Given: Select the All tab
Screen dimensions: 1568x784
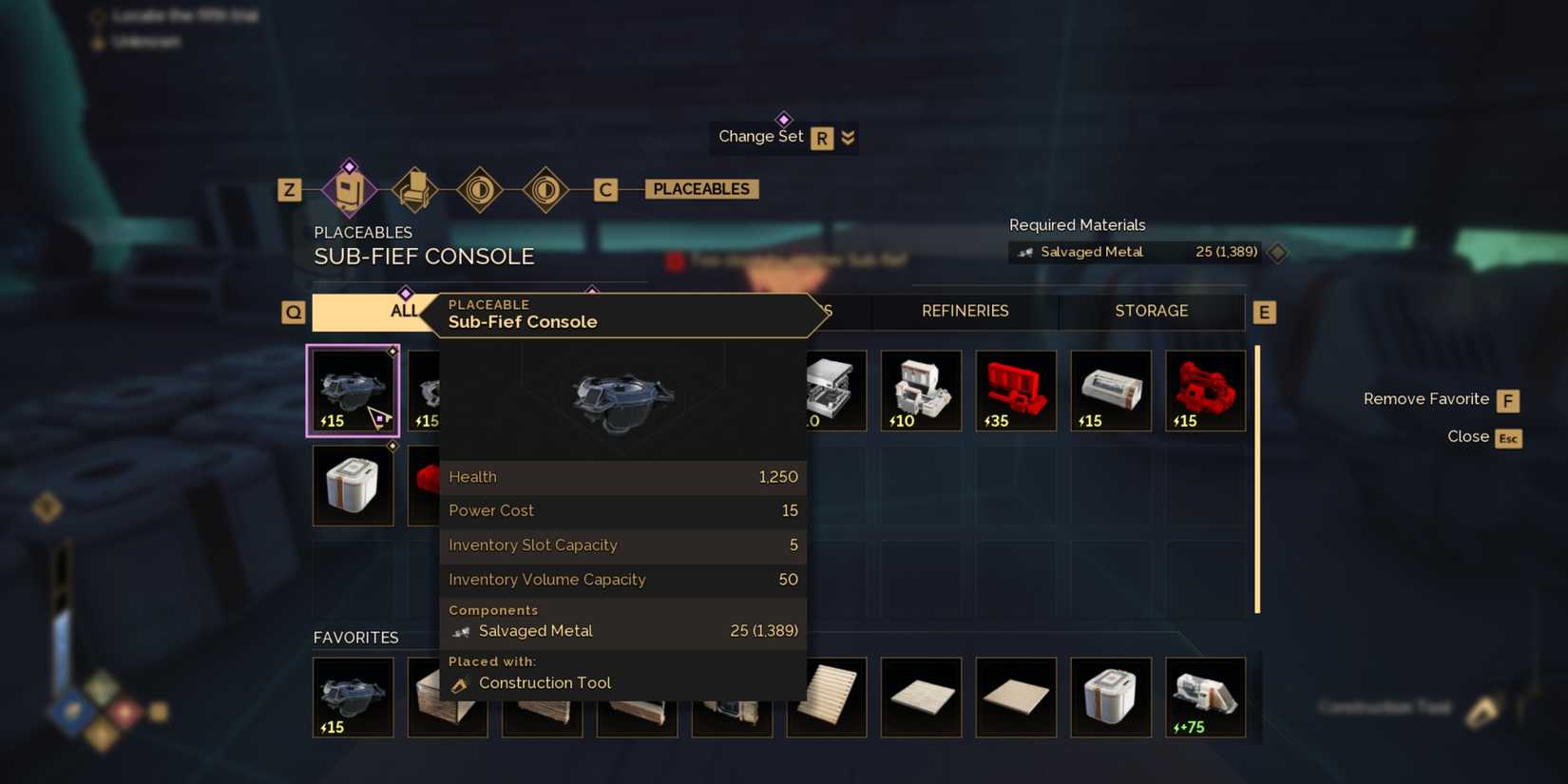Looking at the screenshot, I should point(404,311).
